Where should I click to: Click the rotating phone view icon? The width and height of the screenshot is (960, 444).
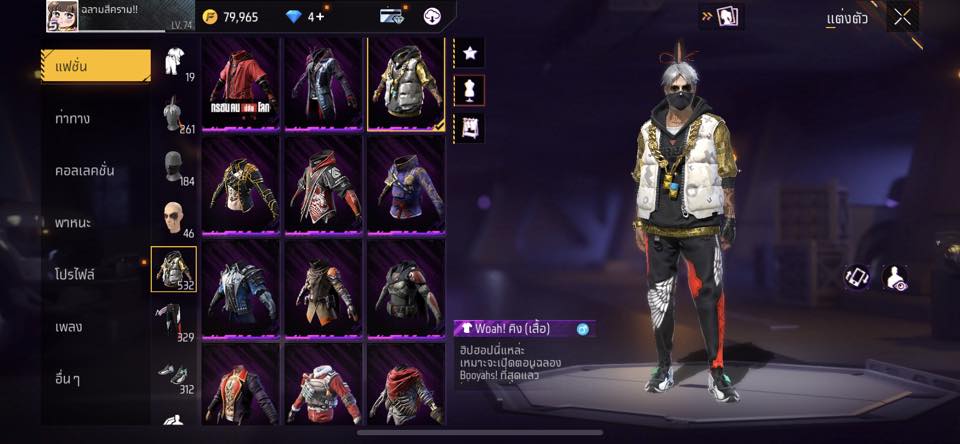pyautogui.click(x=857, y=278)
